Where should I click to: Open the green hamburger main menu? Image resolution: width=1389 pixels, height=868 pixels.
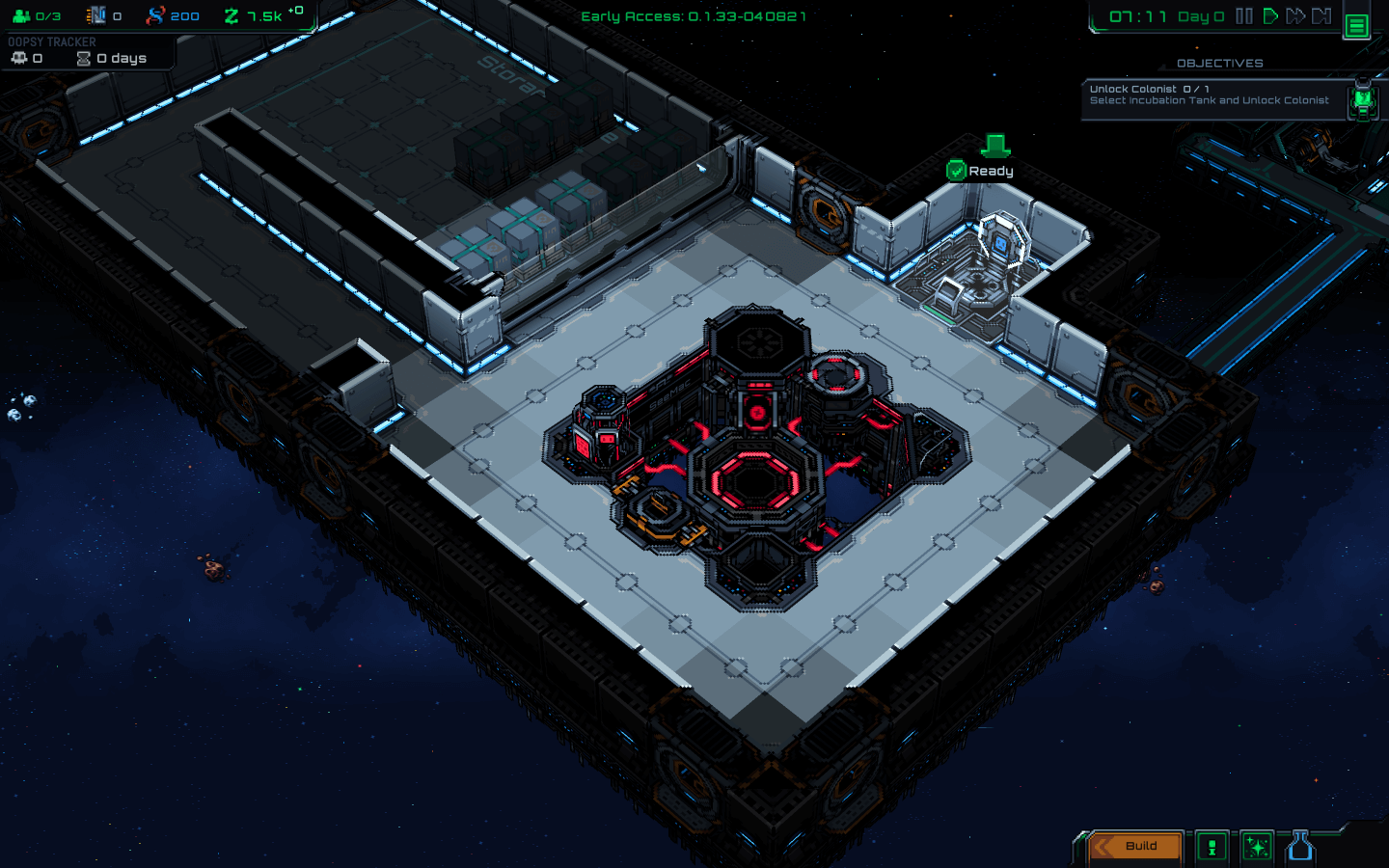coord(1356,25)
